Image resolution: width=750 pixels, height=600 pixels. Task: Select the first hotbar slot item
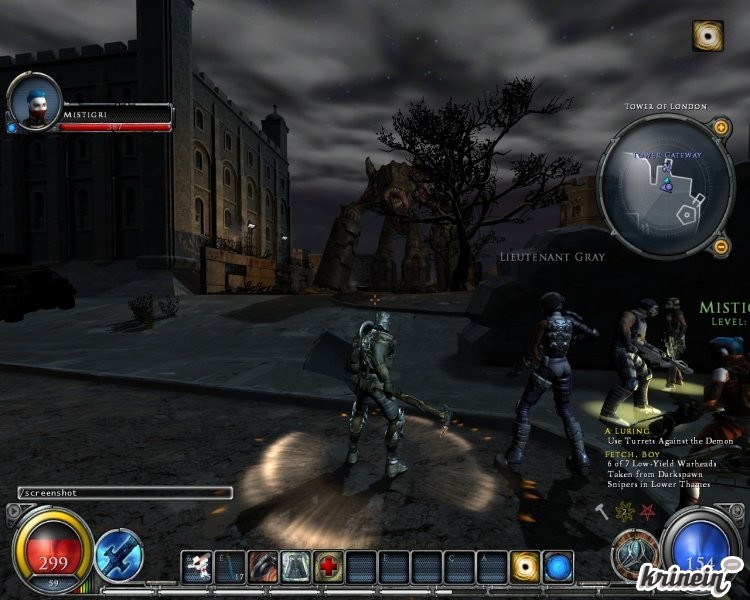[196, 567]
